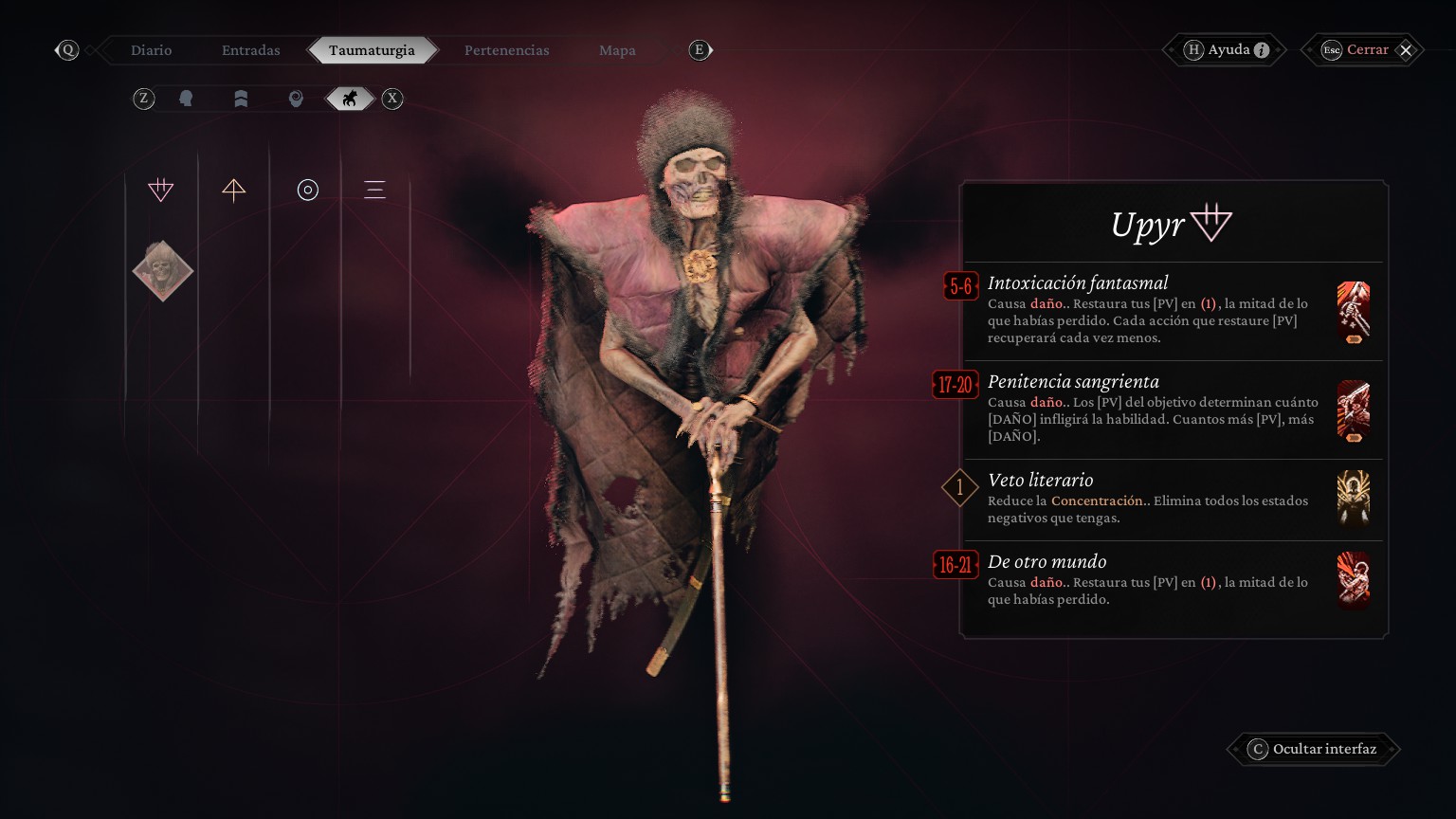Select the downward triangle dimension symbol
The width and height of the screenshot is (1456, 819).
click(x=161, y=190)
